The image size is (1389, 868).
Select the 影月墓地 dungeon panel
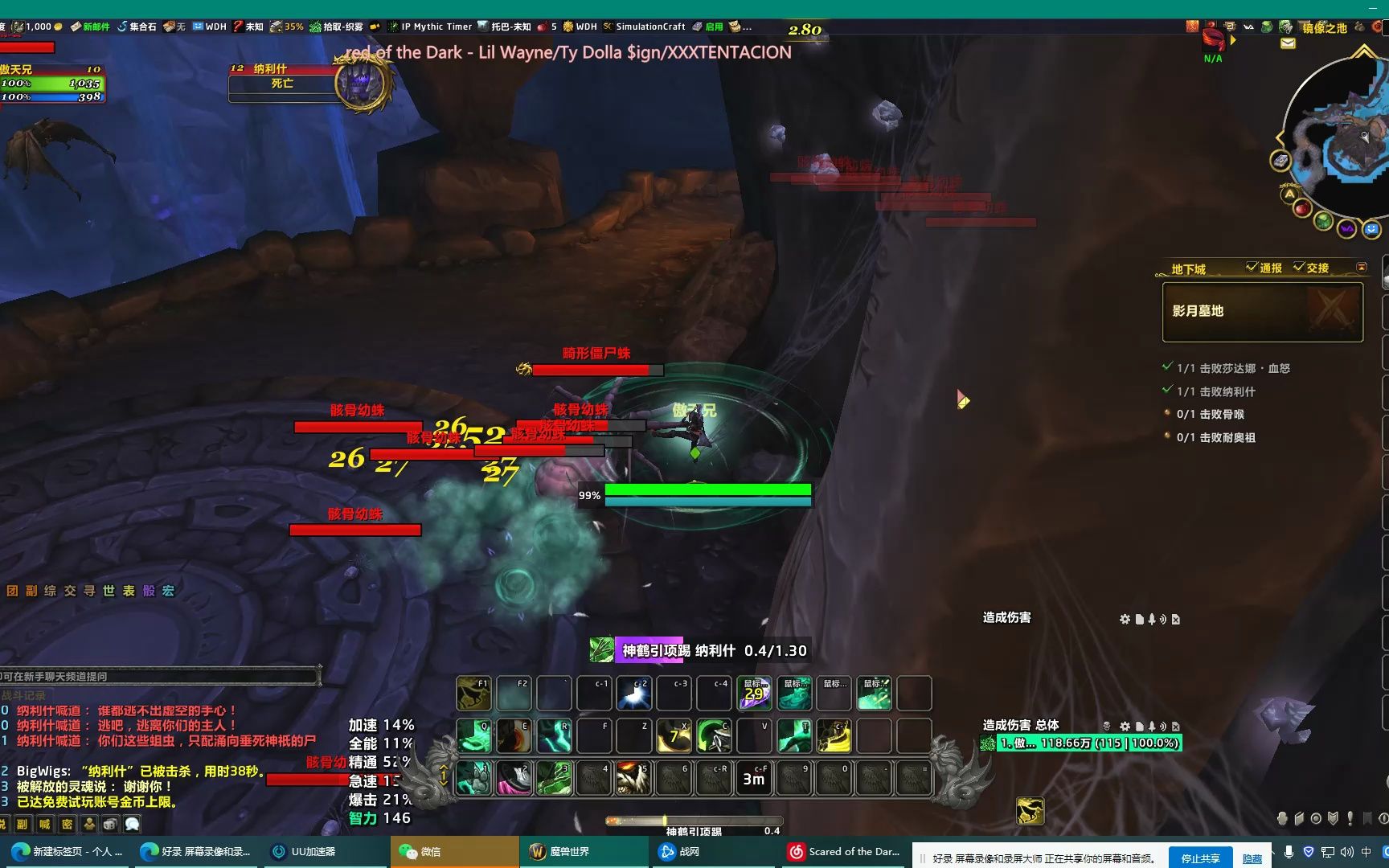pos(1262,312)
